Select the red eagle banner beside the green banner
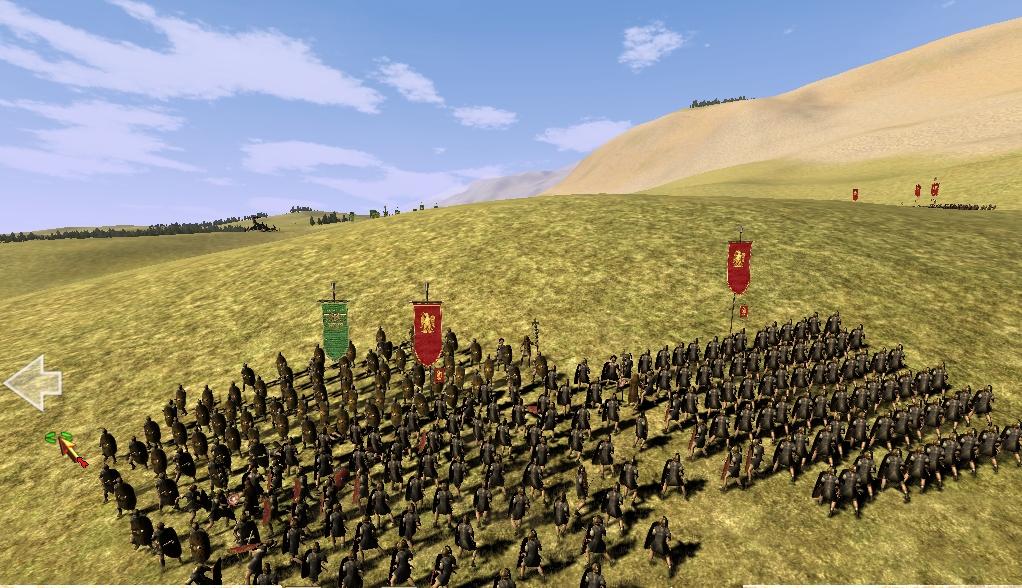 [x=427, y=332]
